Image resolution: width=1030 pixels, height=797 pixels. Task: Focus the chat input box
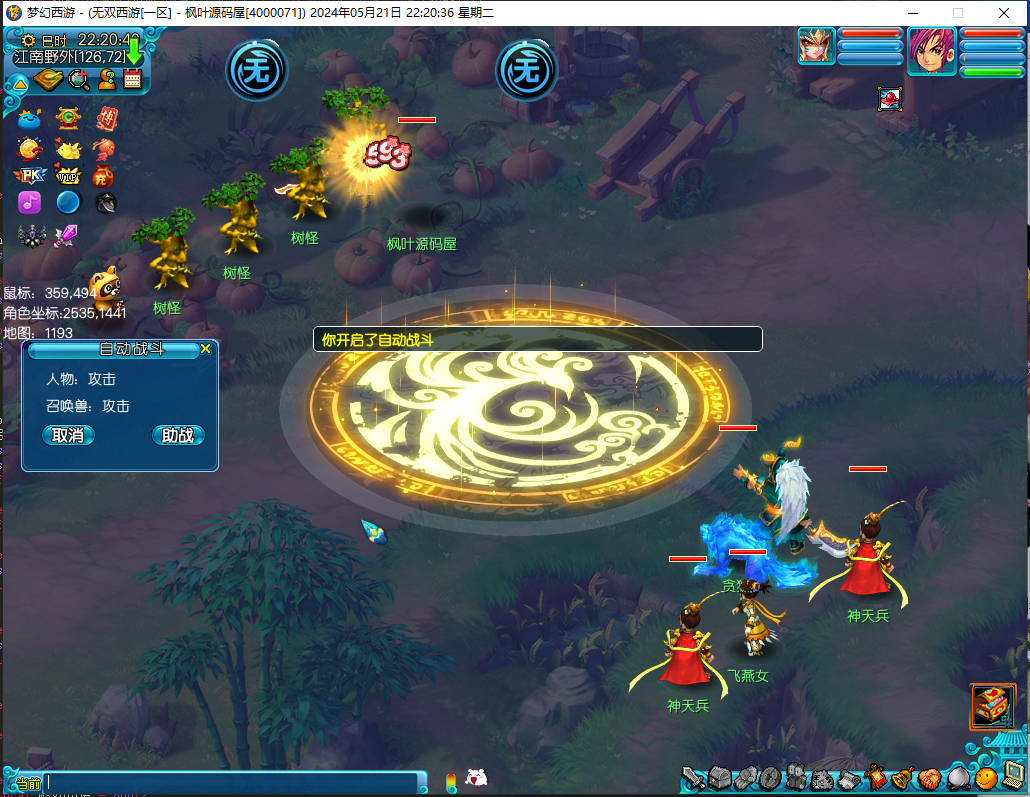tap(230, 783)
